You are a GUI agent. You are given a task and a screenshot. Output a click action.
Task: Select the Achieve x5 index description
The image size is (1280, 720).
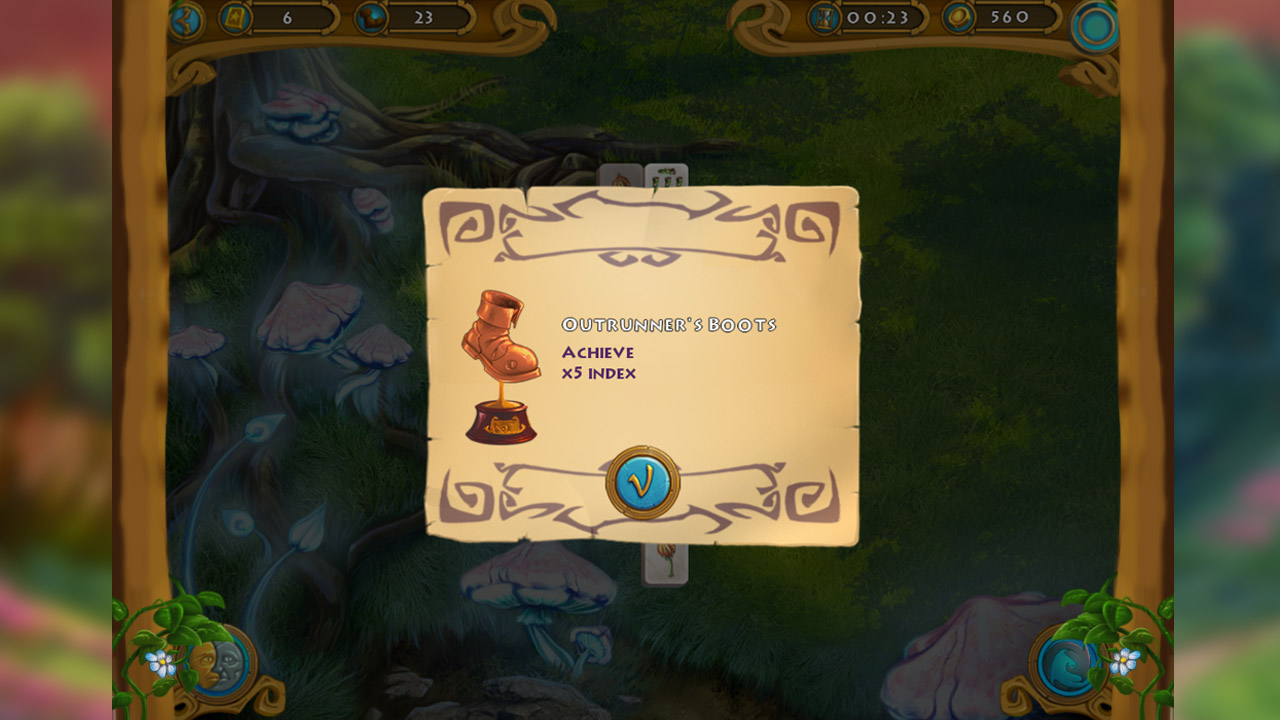[x=598, y=362]
